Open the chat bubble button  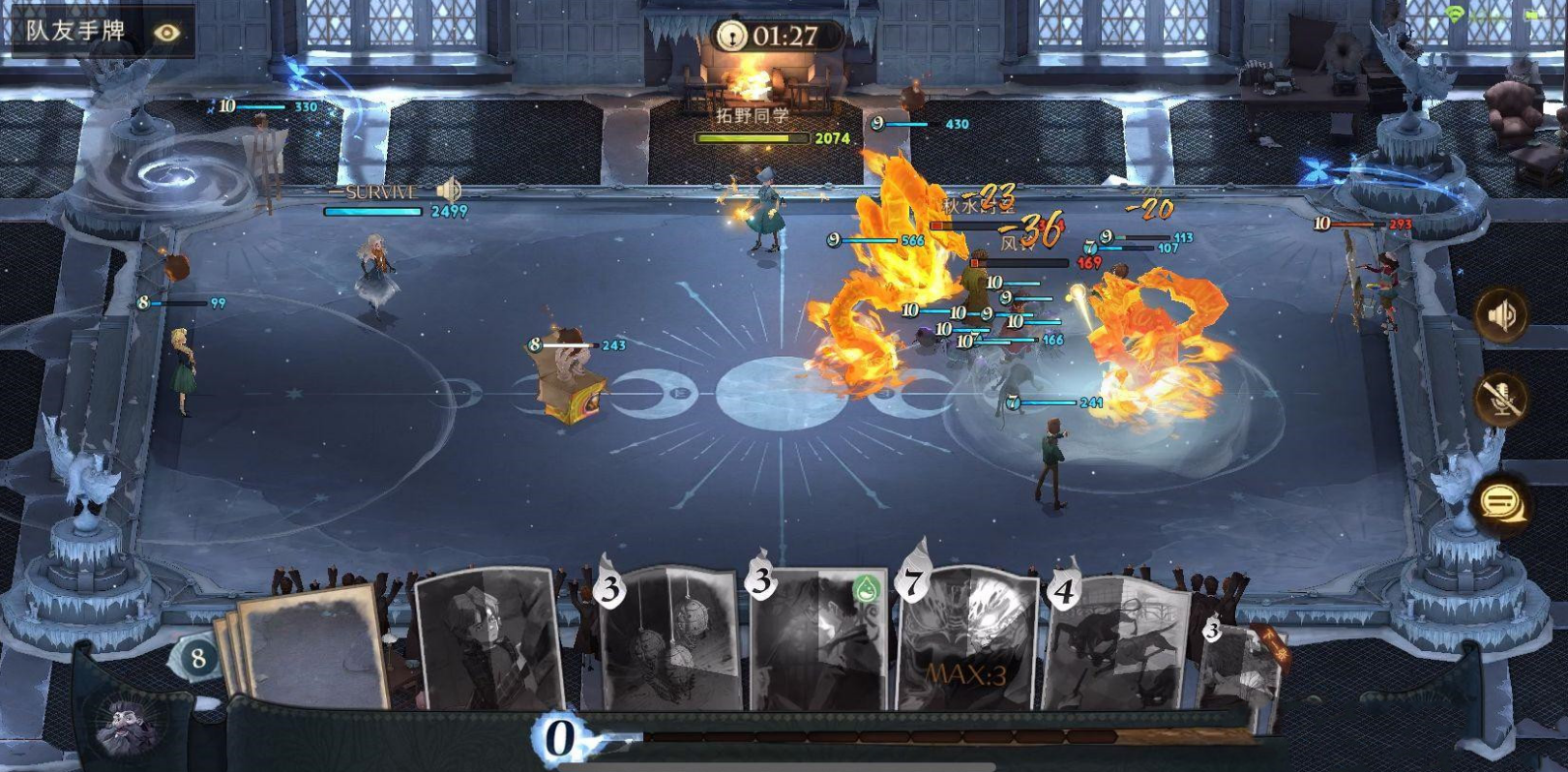(x=1500, y=501)
